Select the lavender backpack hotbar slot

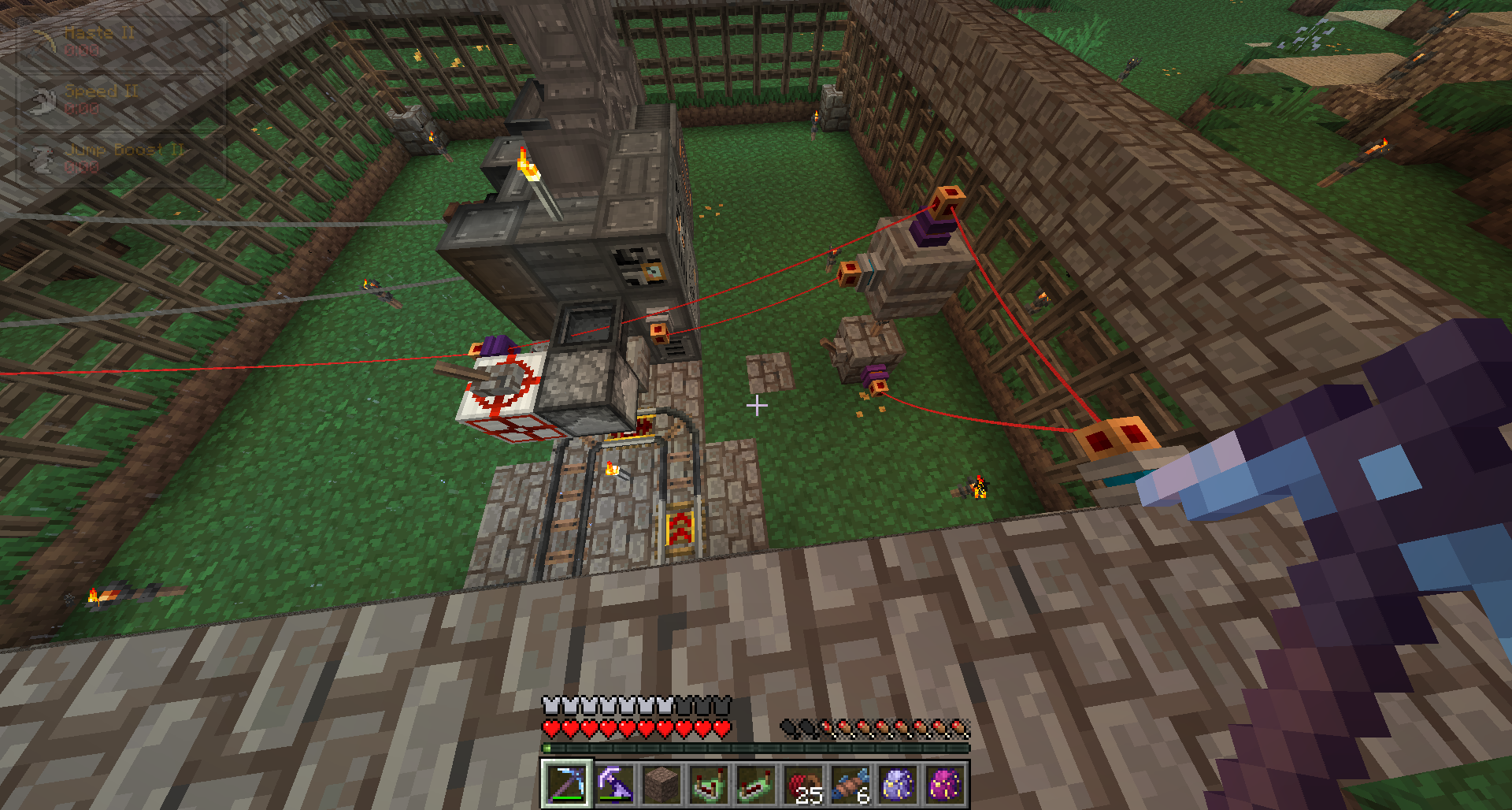898,785
